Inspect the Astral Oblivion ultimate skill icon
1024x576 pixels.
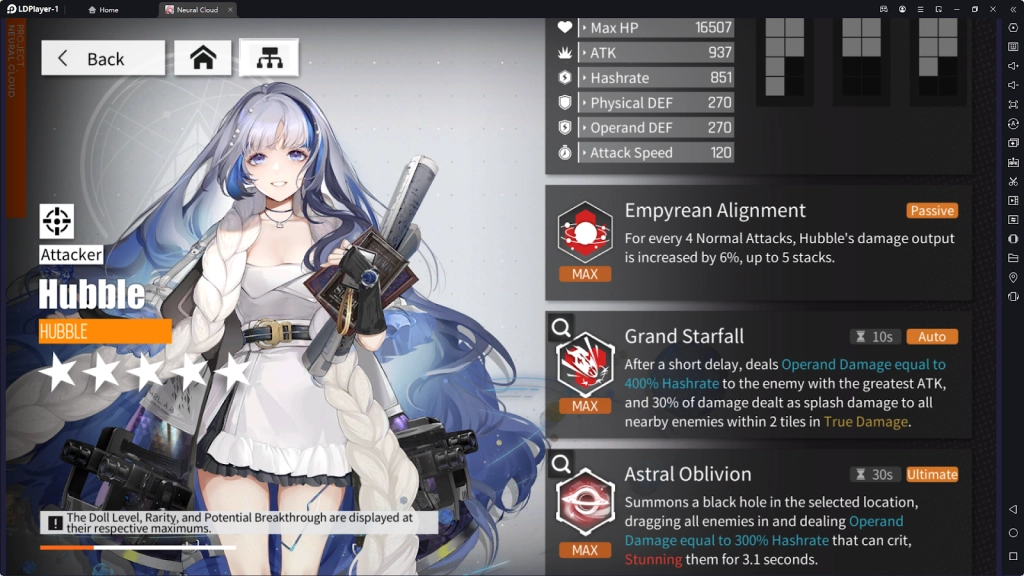coord(585,503)
